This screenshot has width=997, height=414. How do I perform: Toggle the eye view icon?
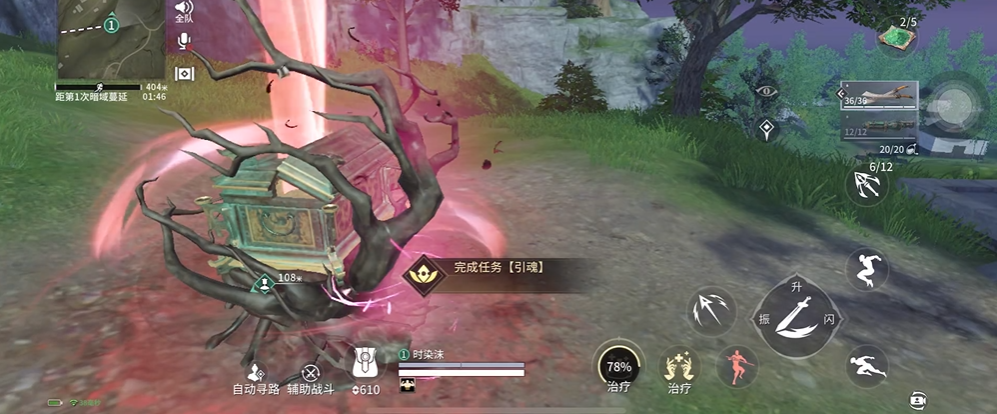[x=767, y=90]
